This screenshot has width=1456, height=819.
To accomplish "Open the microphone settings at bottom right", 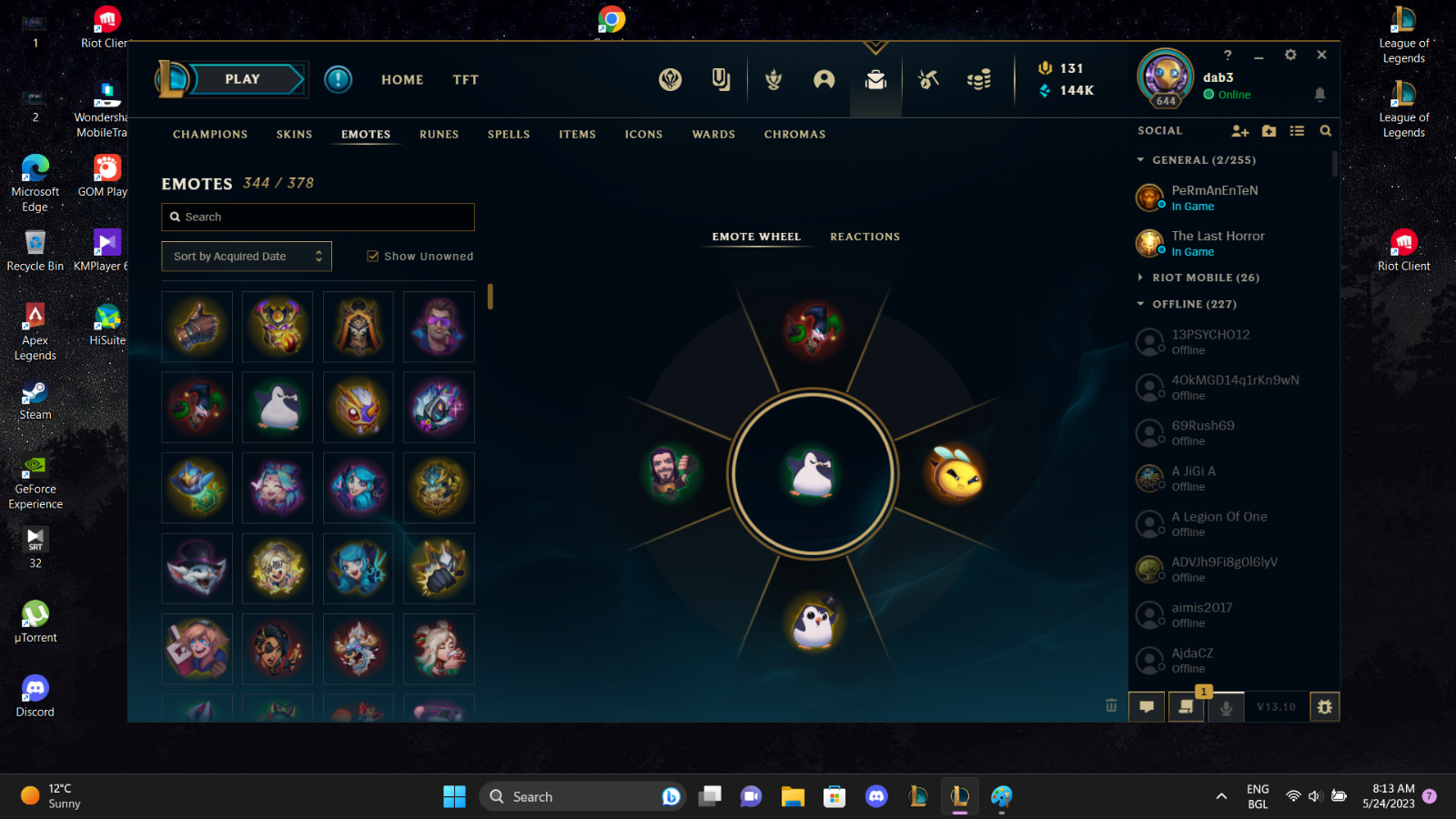I will pyautogui.click(x=1226, y=706).
